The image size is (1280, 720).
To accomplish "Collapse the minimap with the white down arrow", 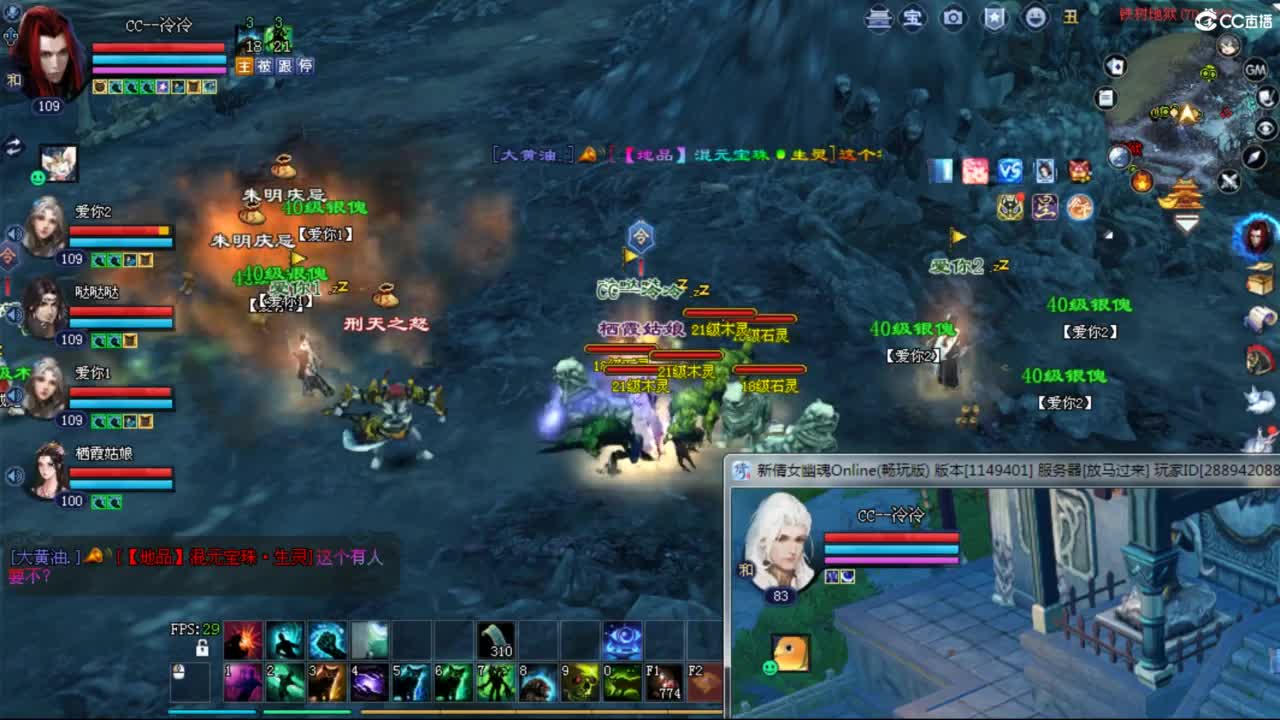I will tap(1187, 222).
